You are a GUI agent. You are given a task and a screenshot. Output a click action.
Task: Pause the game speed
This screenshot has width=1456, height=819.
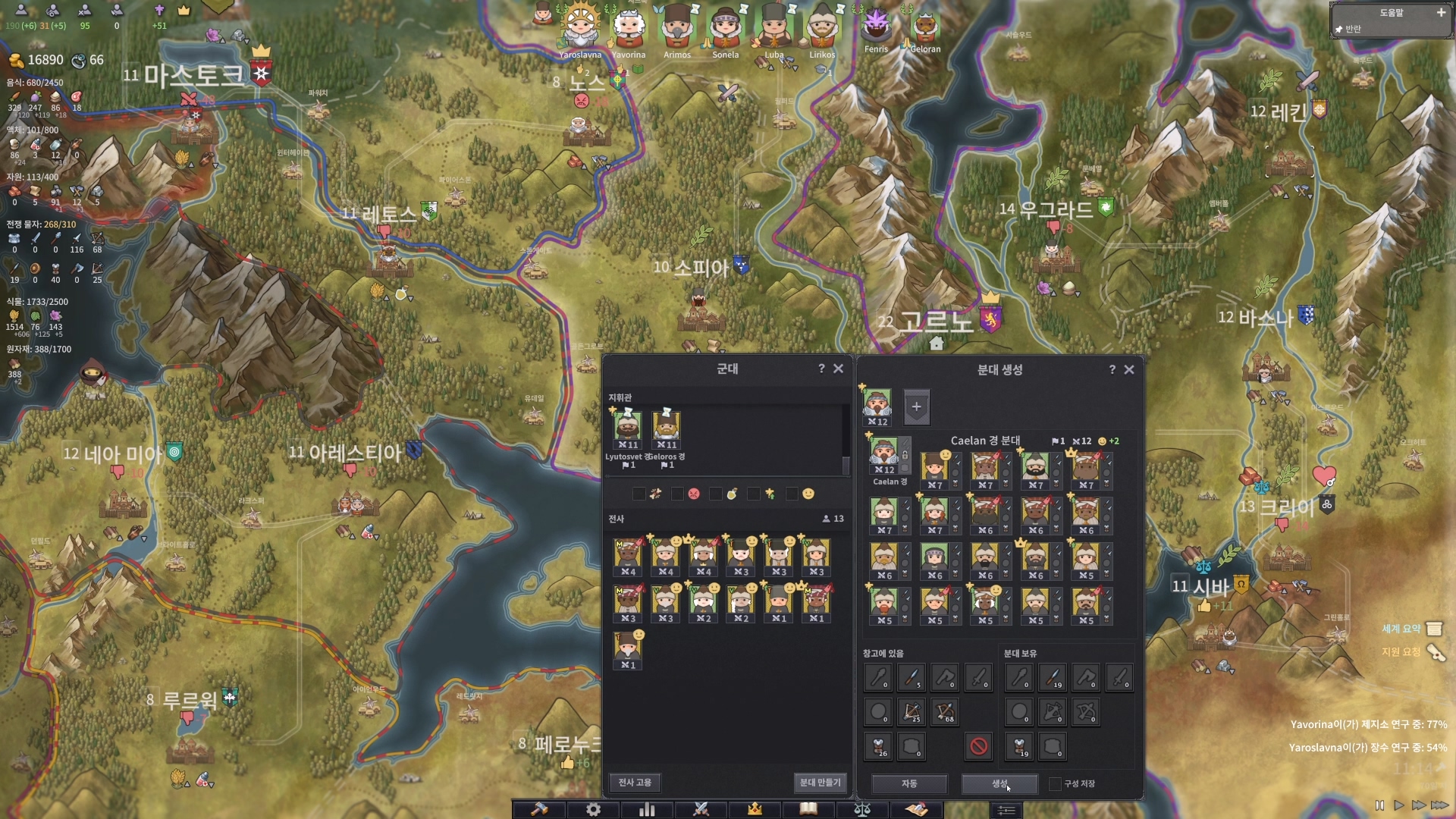pyautogui.click(x=1379, y=805)
